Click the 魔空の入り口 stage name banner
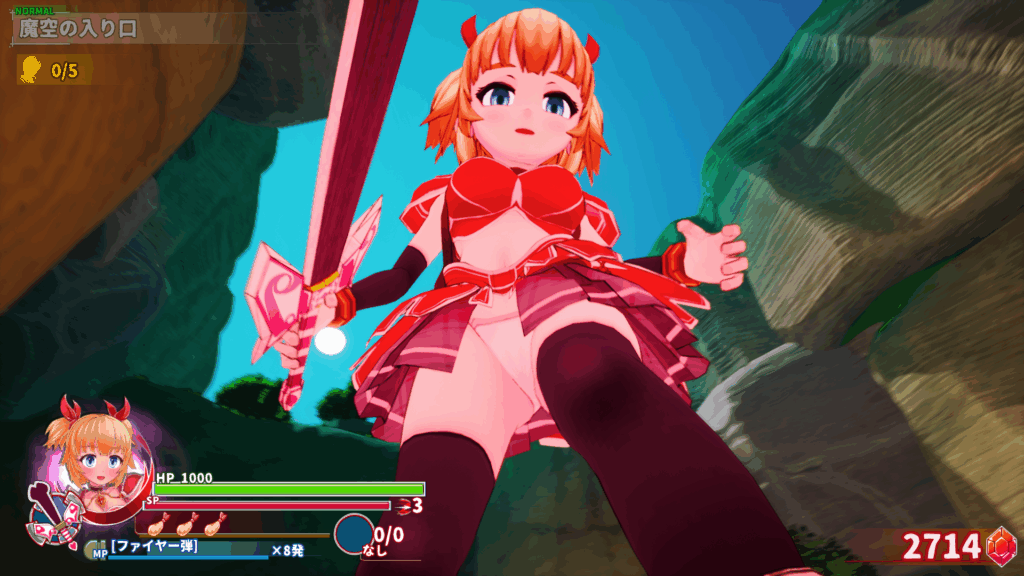This screenshot has height=576, width=1024. (80, 28)
